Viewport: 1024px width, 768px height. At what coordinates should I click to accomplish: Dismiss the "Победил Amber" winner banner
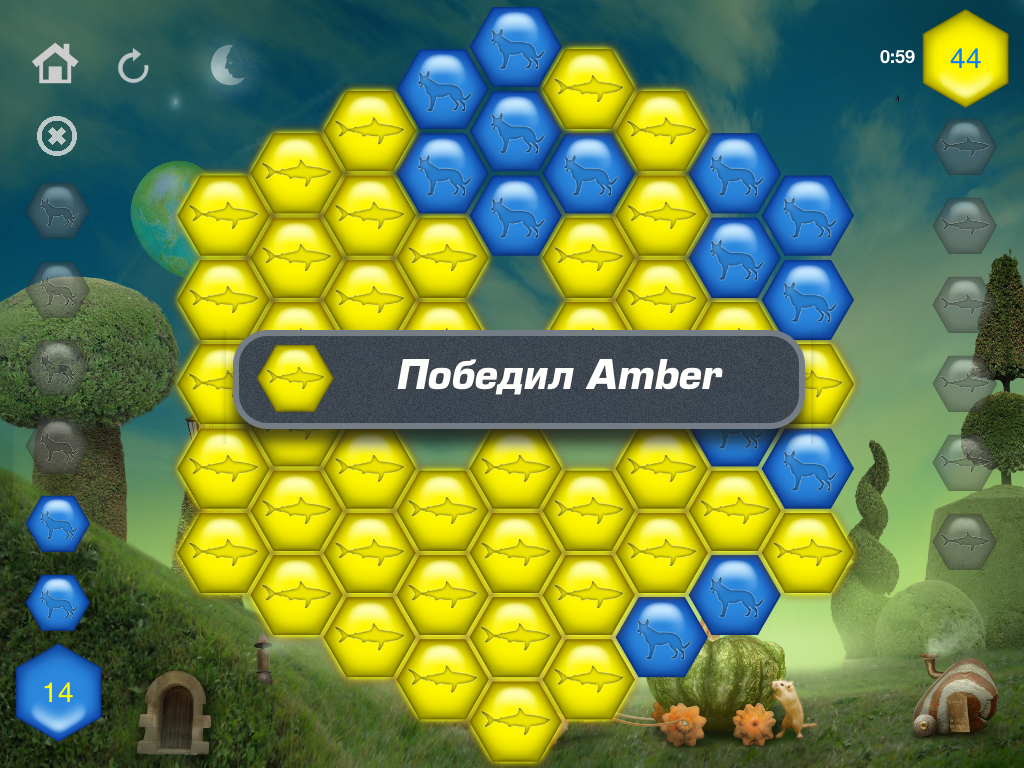(x=519, y=378)
